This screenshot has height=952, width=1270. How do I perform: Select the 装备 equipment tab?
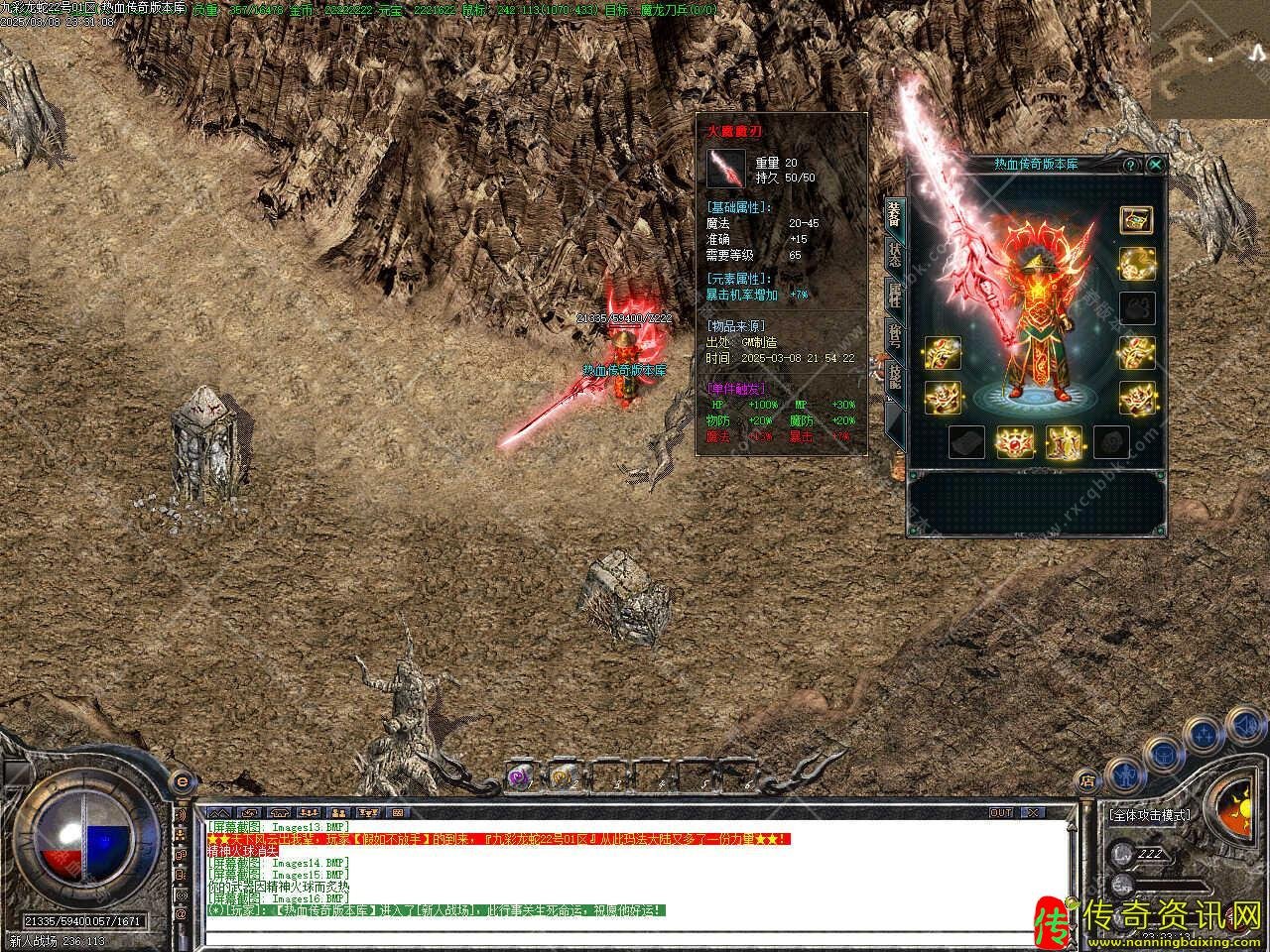894,213
